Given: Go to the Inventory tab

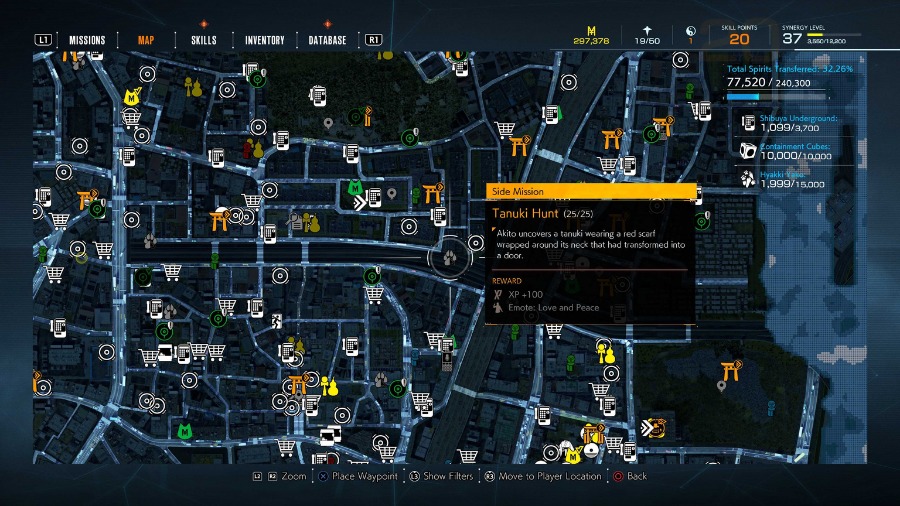Looking at the screenshot, I should click(265, 40).
